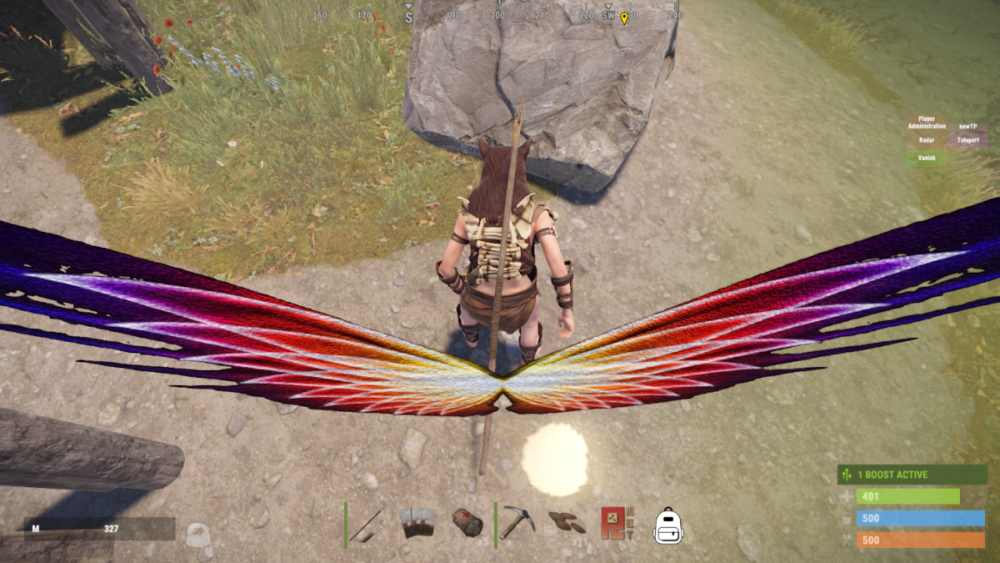This screenshot has height=563, width=1000.
Task: Equip the pickaxe from the hotbar
Action: [518, 523]
